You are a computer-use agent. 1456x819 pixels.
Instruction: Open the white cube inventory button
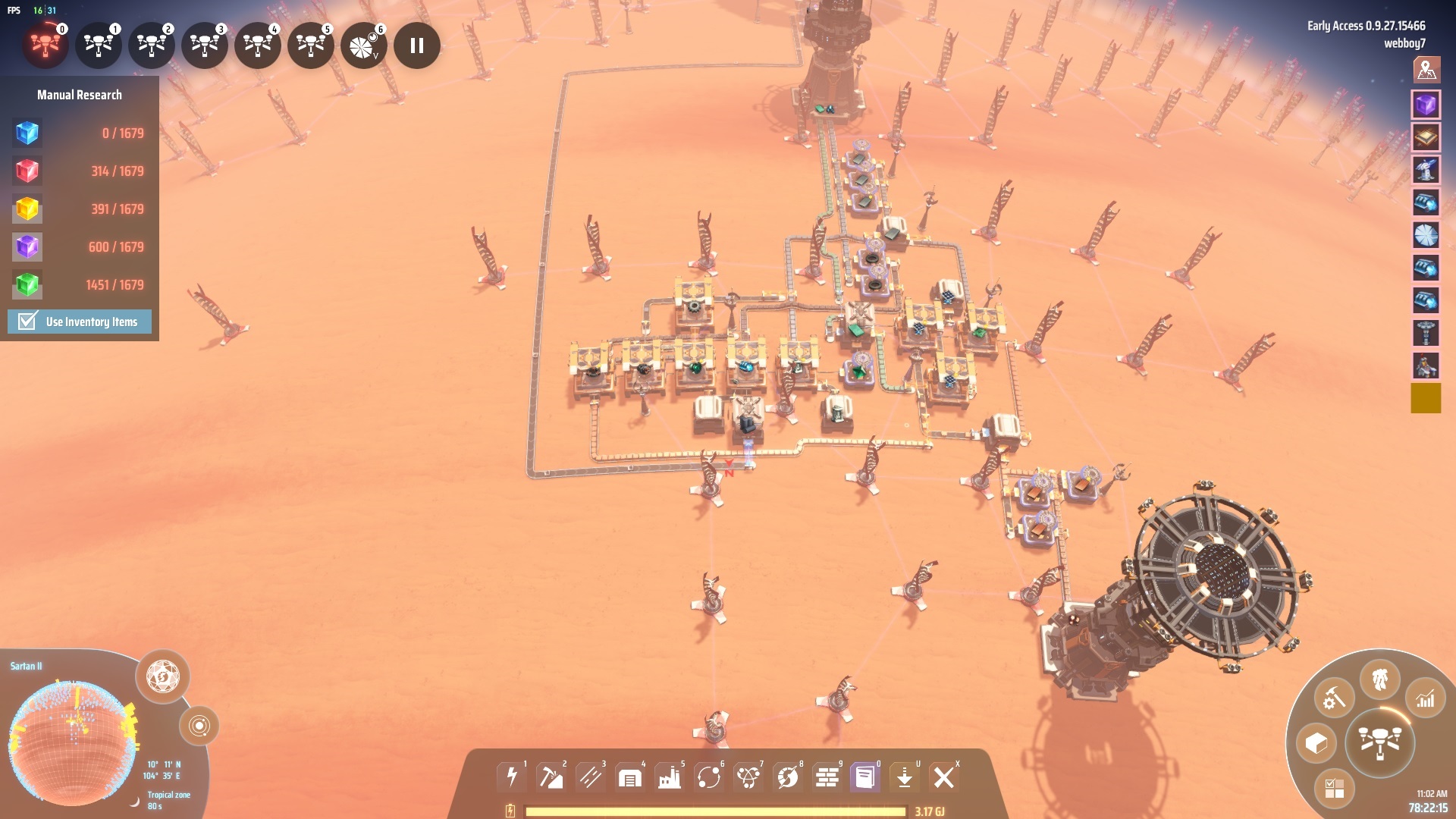1316,742
